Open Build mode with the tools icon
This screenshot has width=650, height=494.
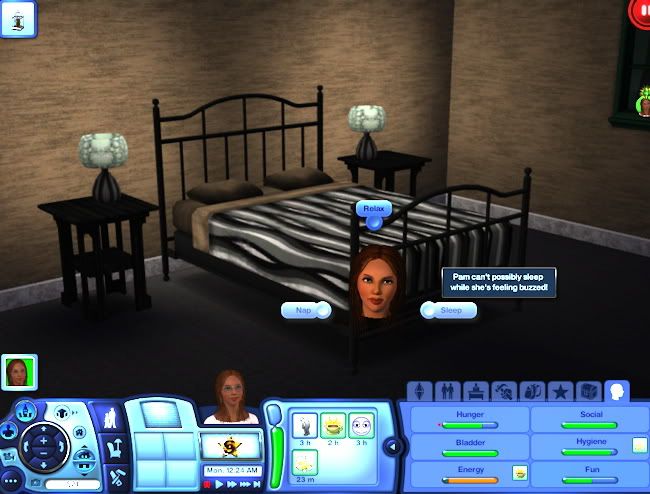(x=116, y=478)
